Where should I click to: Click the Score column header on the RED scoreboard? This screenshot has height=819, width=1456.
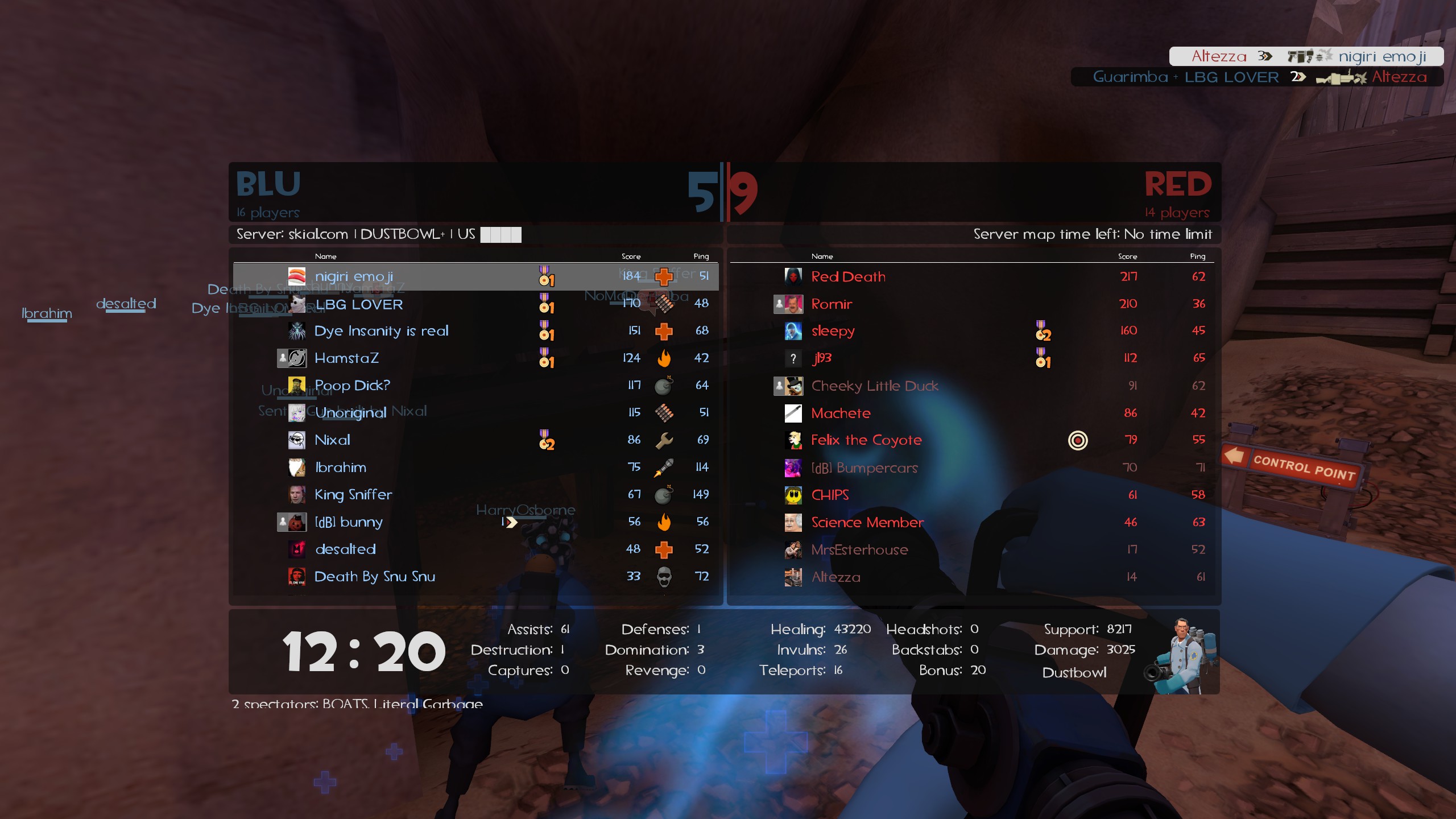pos(1128,256)
